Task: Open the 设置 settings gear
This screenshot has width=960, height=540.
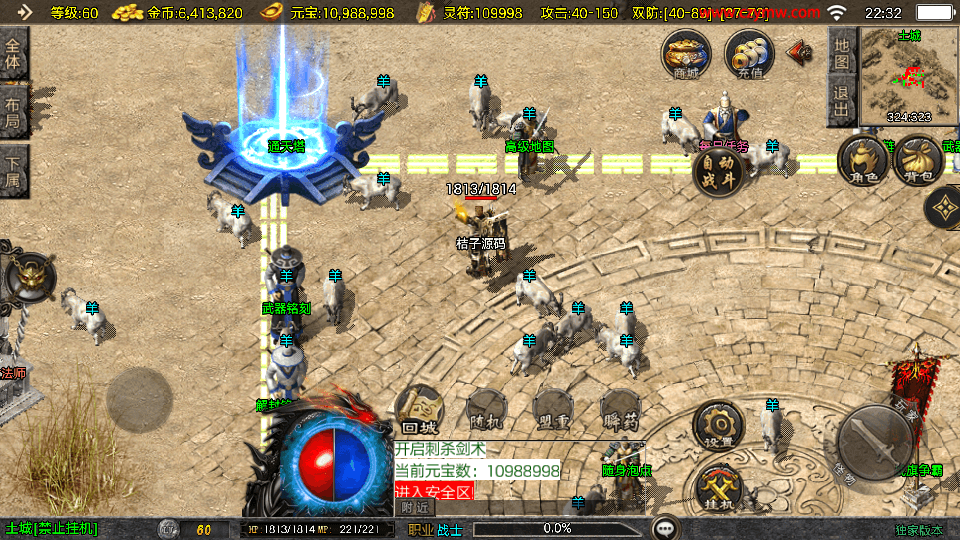Action: (718, 427)
